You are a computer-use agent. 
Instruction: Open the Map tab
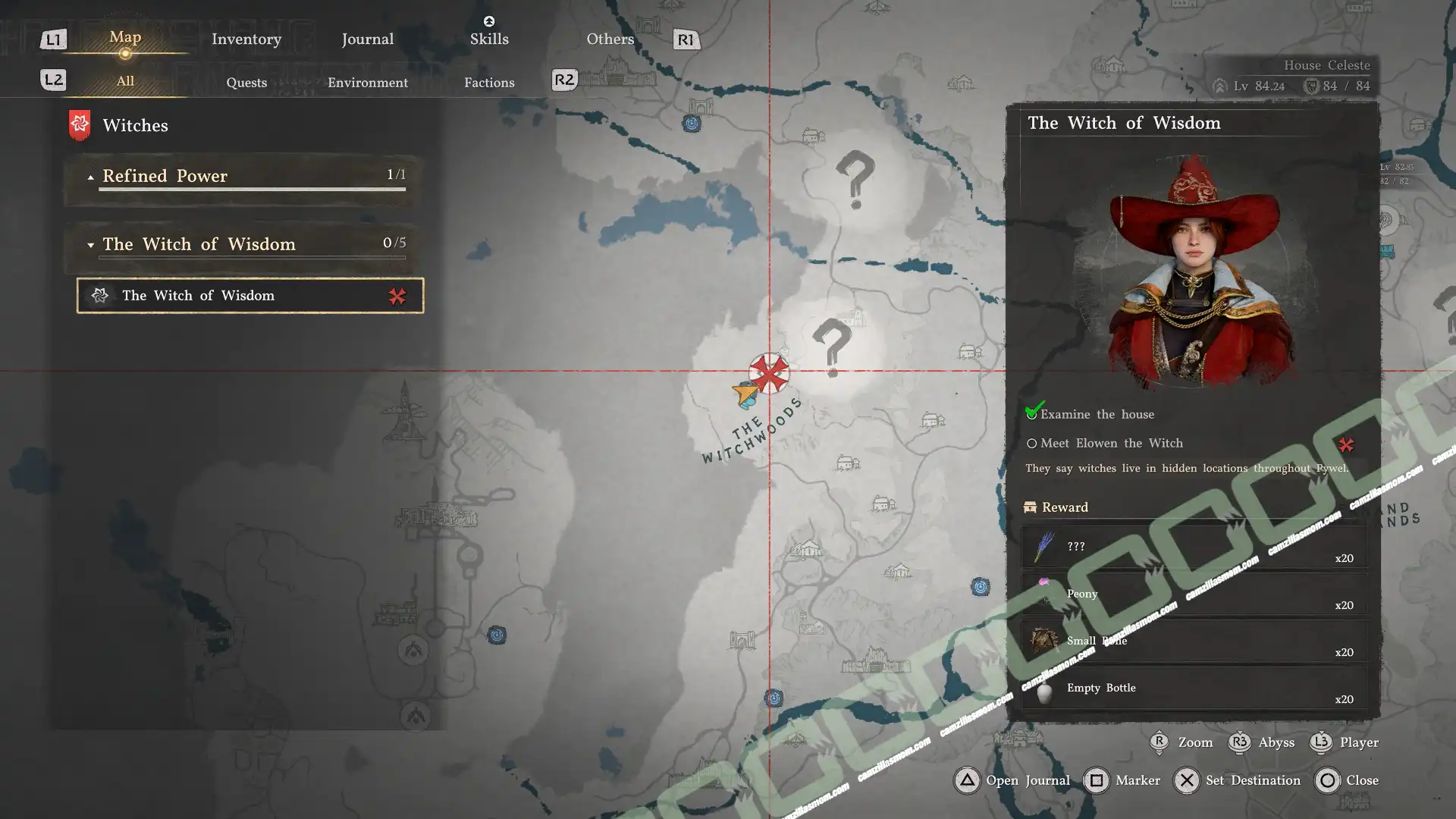pos(125,38)
